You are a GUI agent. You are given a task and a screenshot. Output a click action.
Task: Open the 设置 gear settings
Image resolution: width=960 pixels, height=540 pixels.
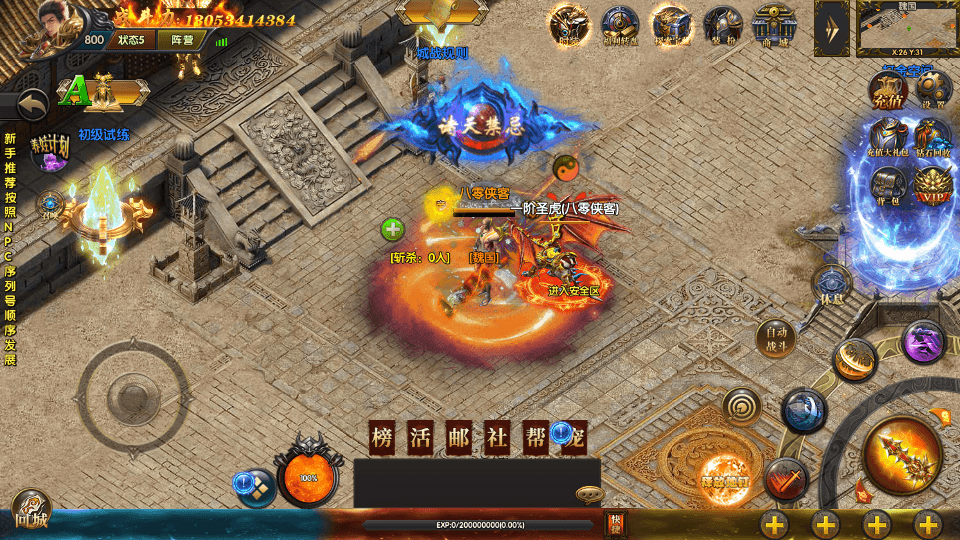coord(933,91)
